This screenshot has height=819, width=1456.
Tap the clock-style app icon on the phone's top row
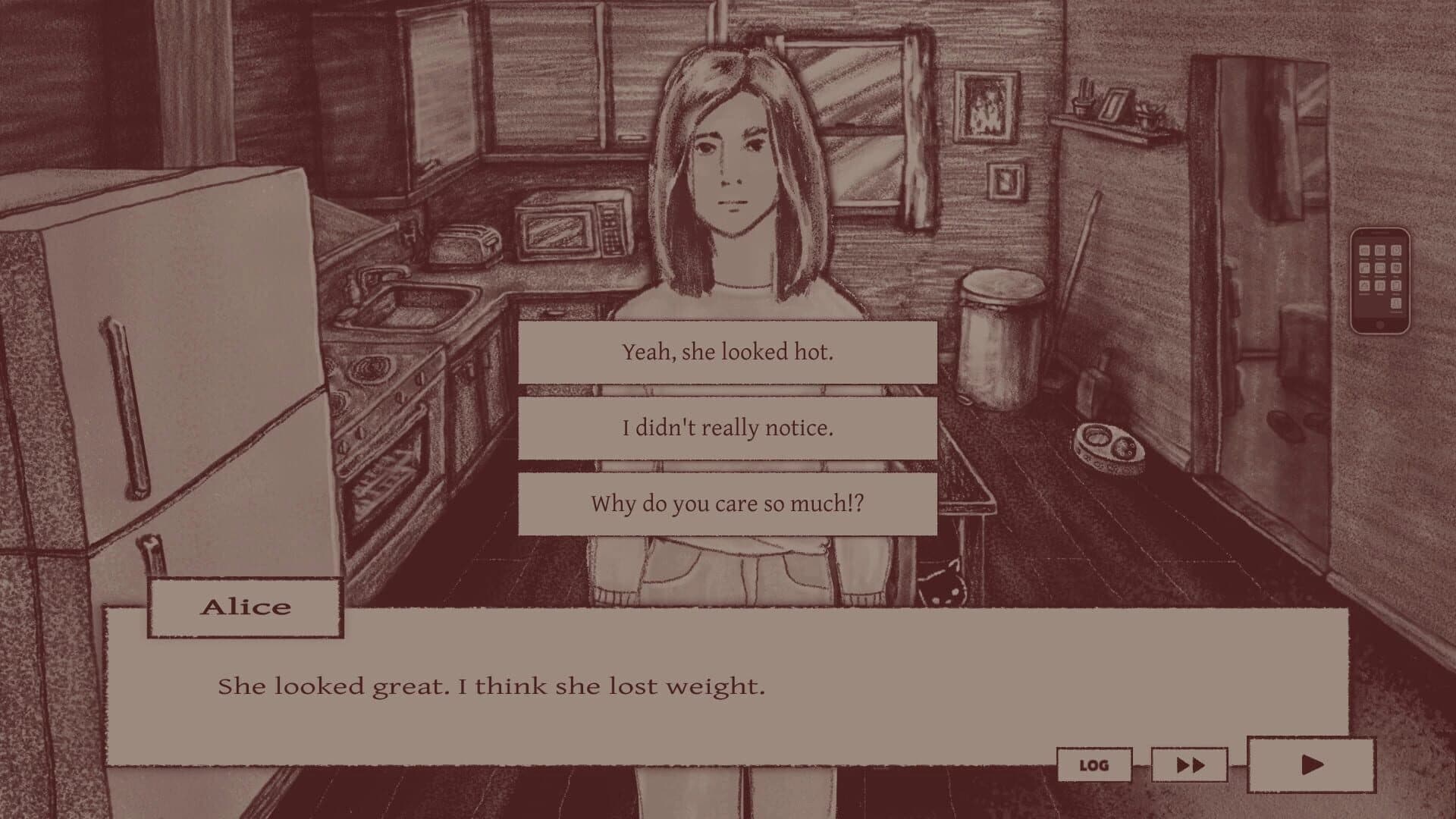tap(1396, 250)
